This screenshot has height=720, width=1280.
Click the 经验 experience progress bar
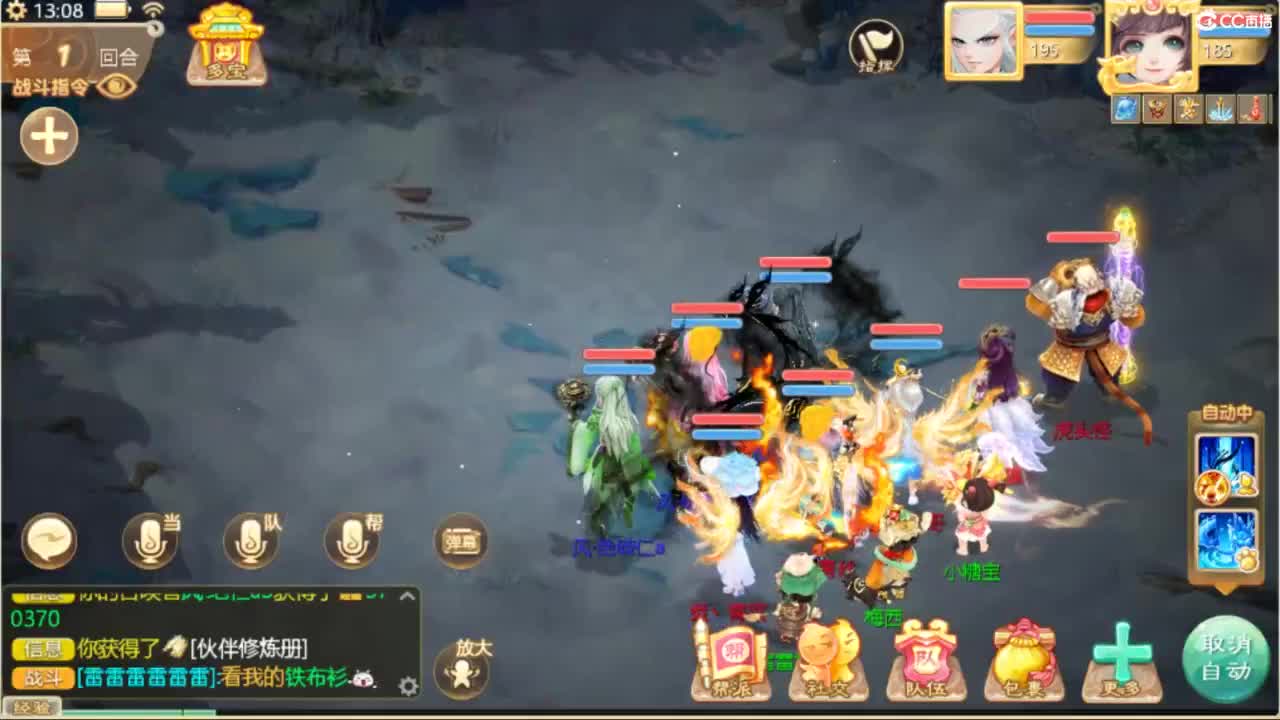(35, 708)
